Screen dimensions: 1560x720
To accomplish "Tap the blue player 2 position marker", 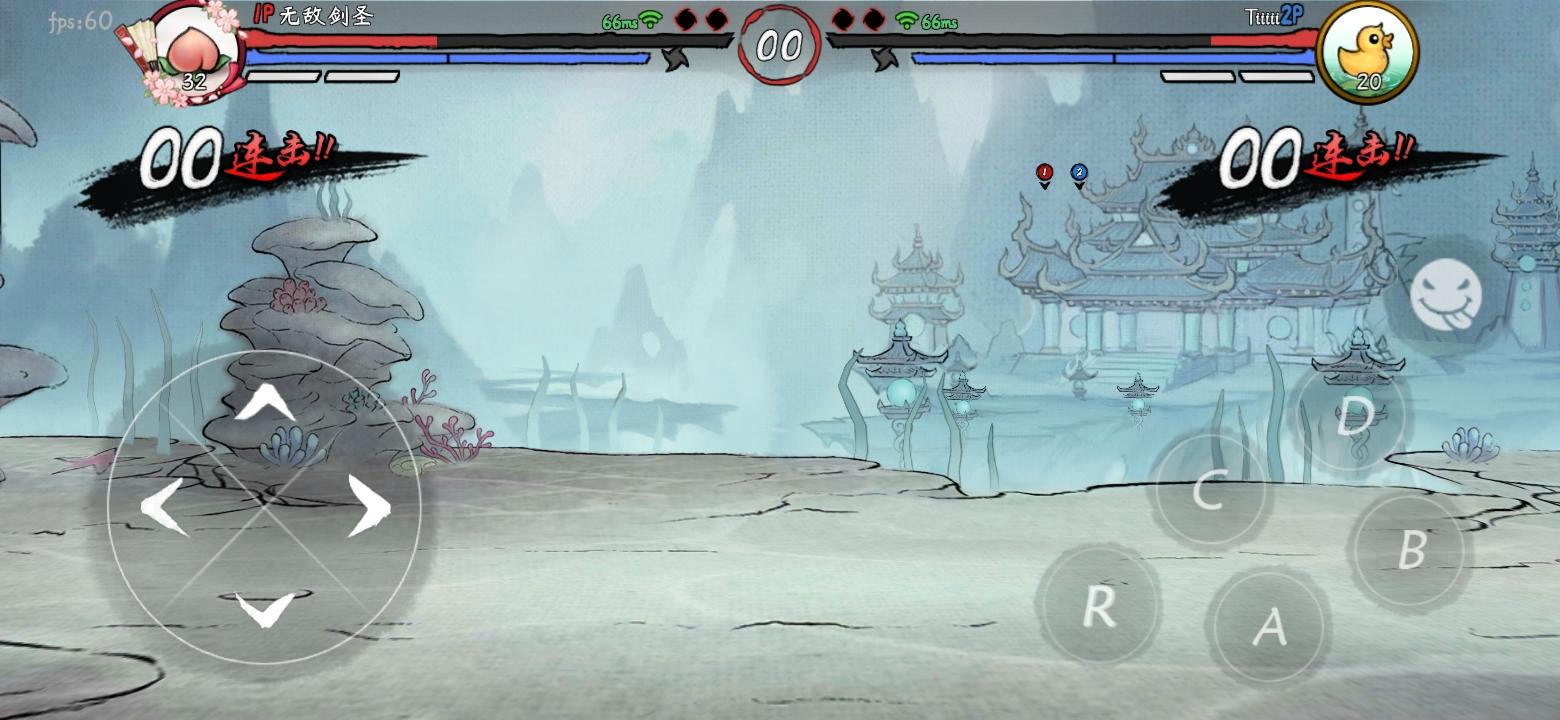I will coord(1077,172).
